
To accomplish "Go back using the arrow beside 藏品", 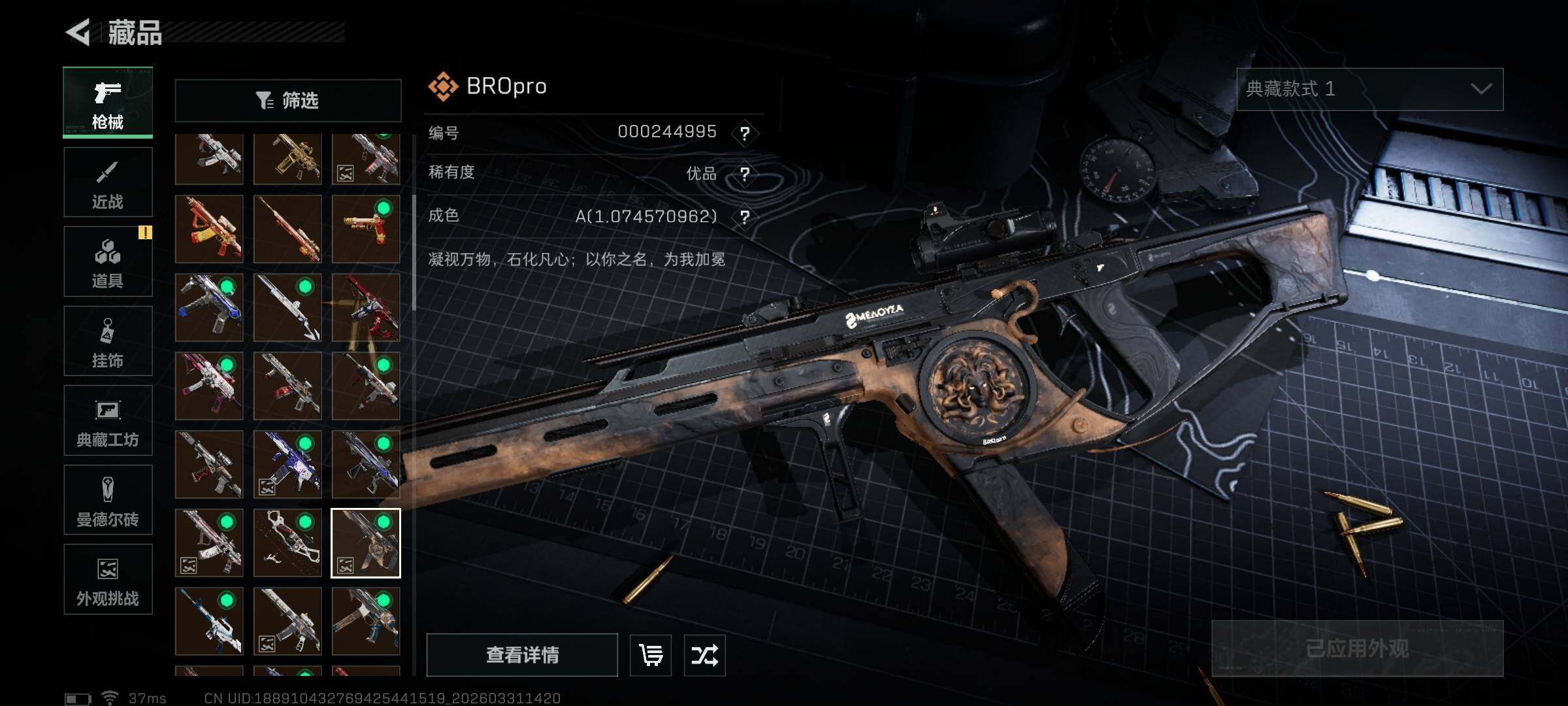I will 78,32.
